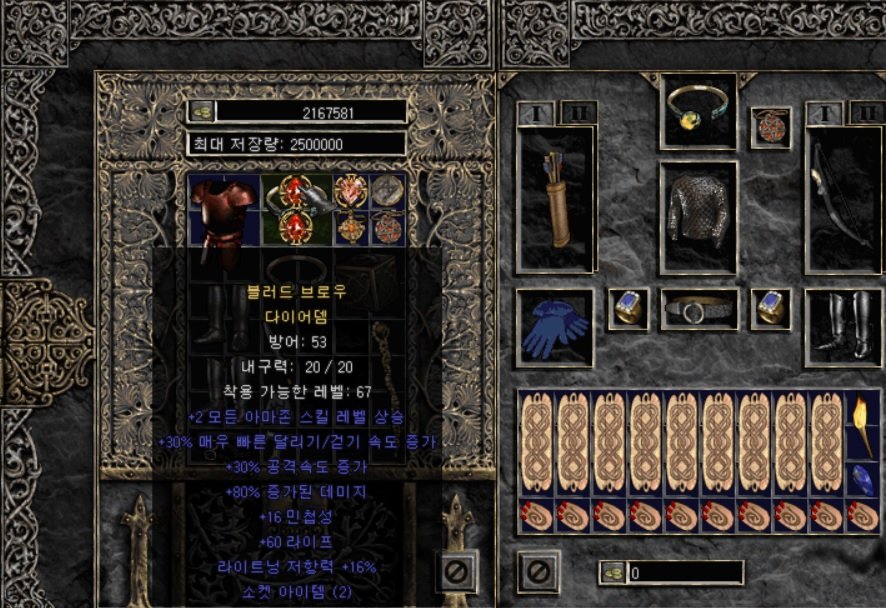
Task: Select the ring next to the gloves
Action: [x=628, y=310]
